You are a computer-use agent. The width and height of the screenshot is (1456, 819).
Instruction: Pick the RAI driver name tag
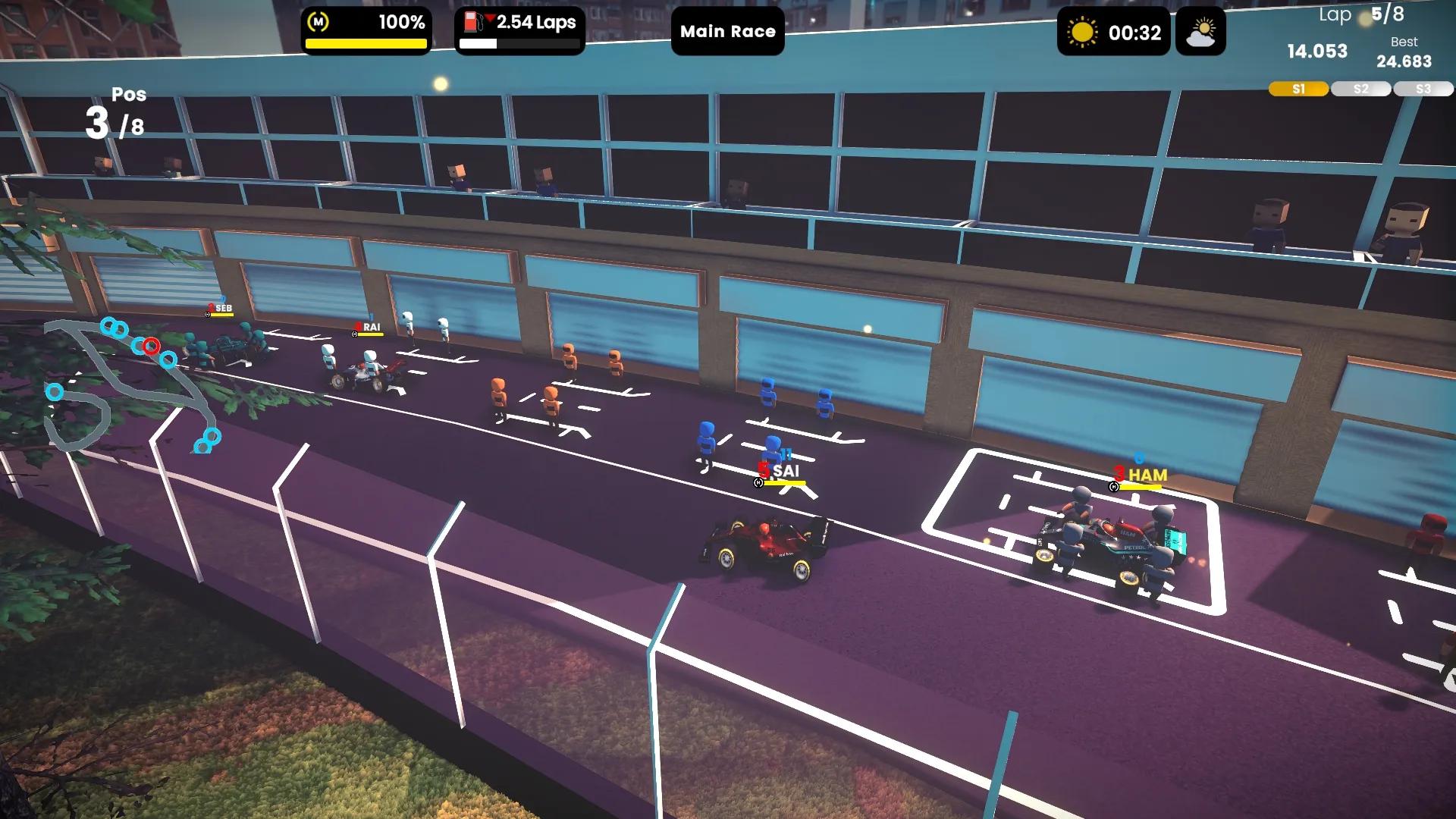click(371, 328)
